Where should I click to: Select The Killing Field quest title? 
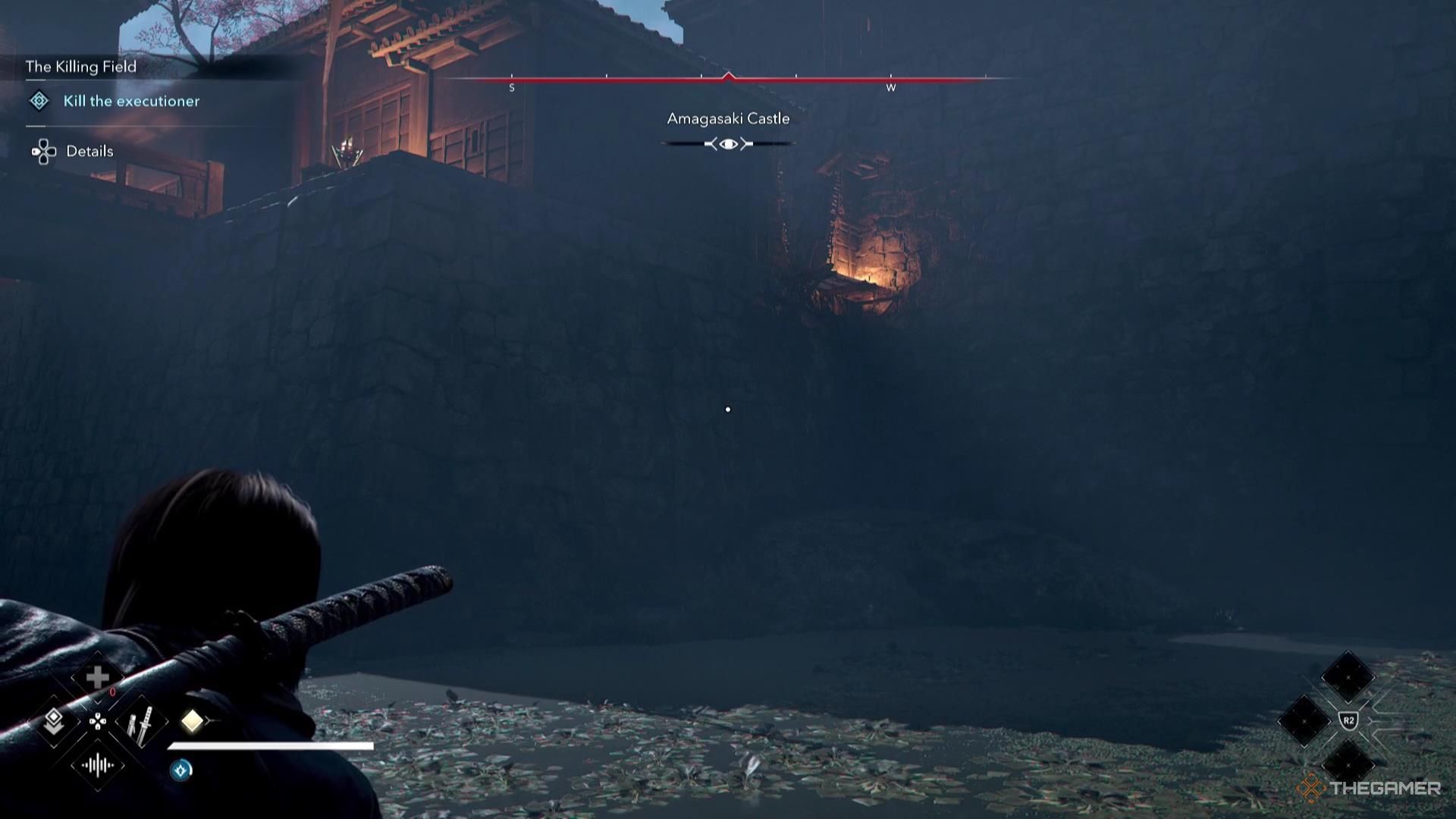pyautogui.click(x=81, y=67)
